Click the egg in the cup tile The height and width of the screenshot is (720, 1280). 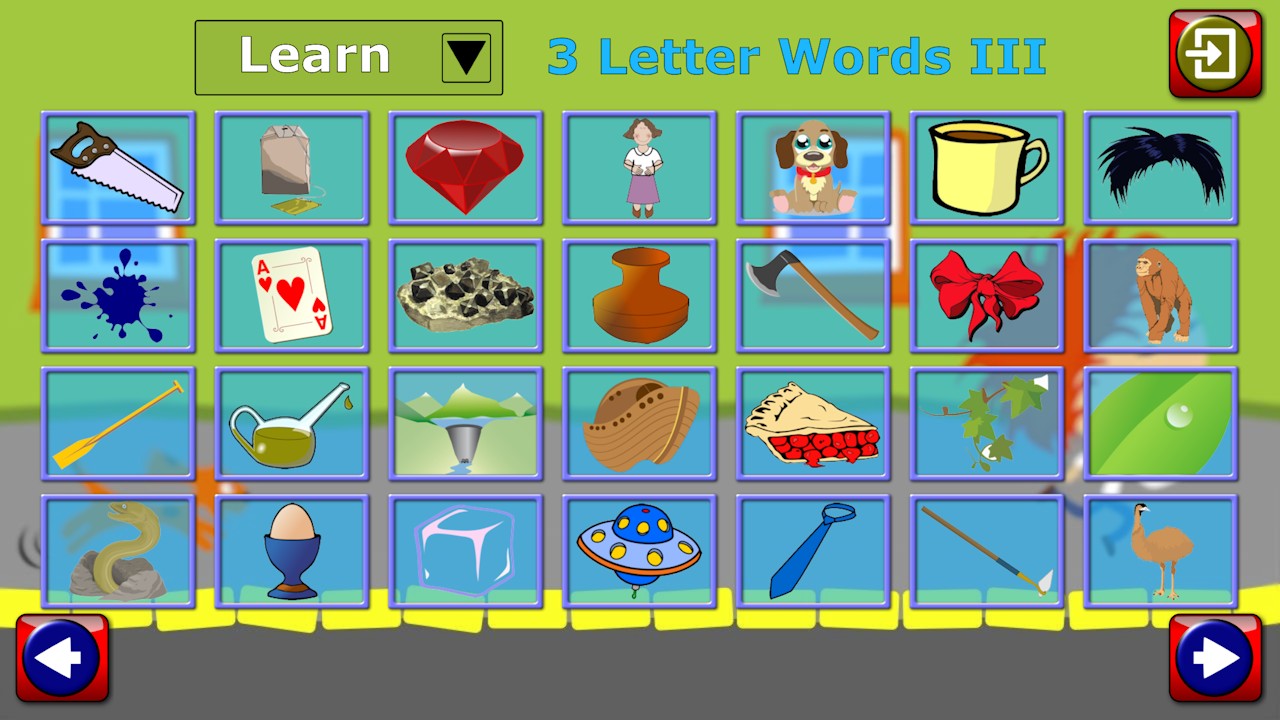pos(291,550)
